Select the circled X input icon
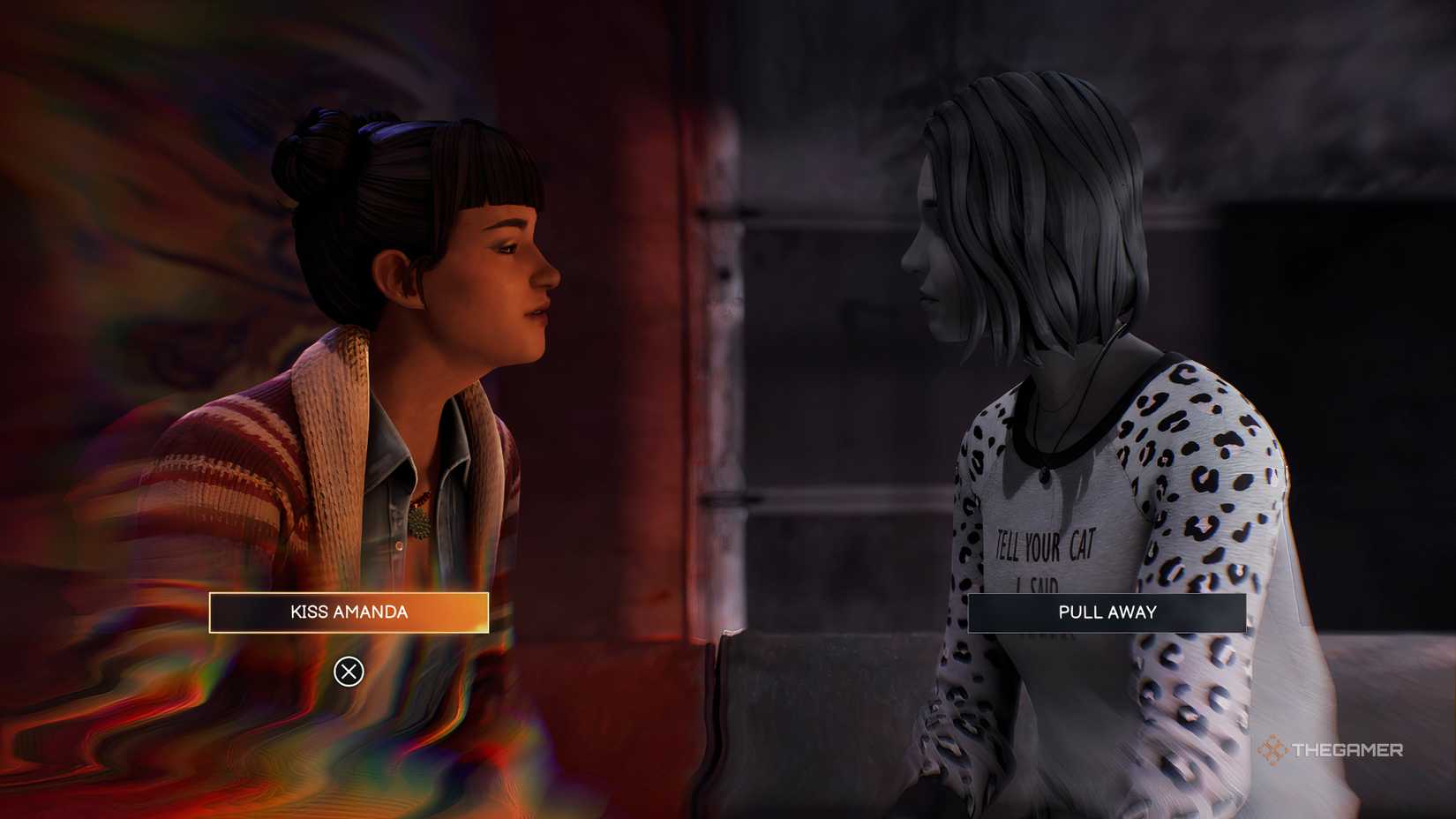 point(349,672)
